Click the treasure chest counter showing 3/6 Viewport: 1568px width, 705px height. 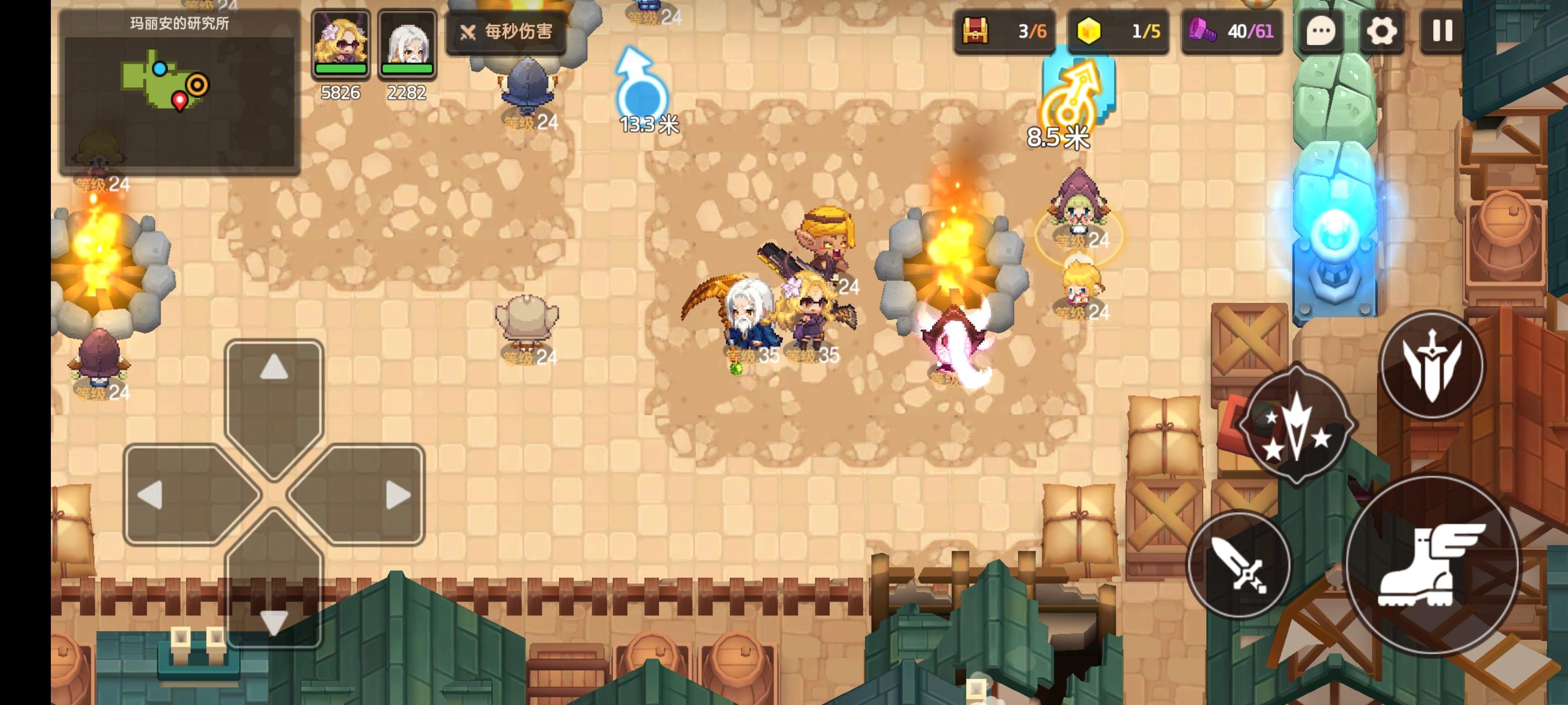[1004, 34]
